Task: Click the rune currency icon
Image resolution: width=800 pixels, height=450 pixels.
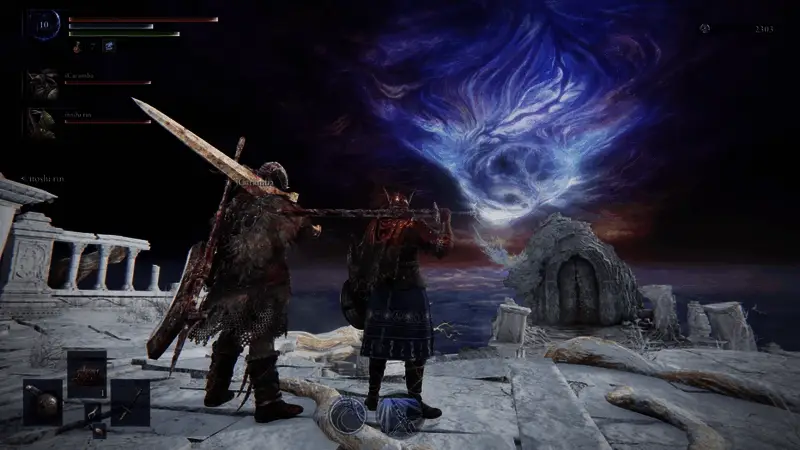Action: pos(706,29)
